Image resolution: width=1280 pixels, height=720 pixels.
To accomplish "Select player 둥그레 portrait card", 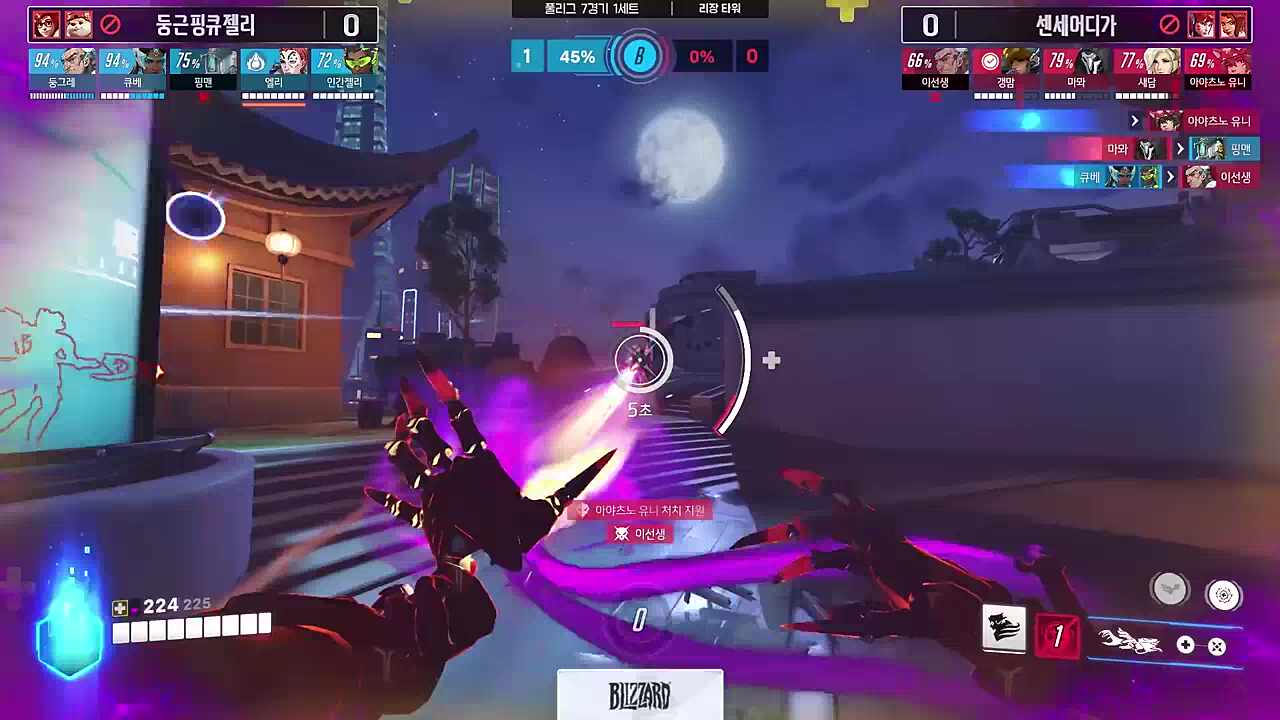I will point(62,70).
